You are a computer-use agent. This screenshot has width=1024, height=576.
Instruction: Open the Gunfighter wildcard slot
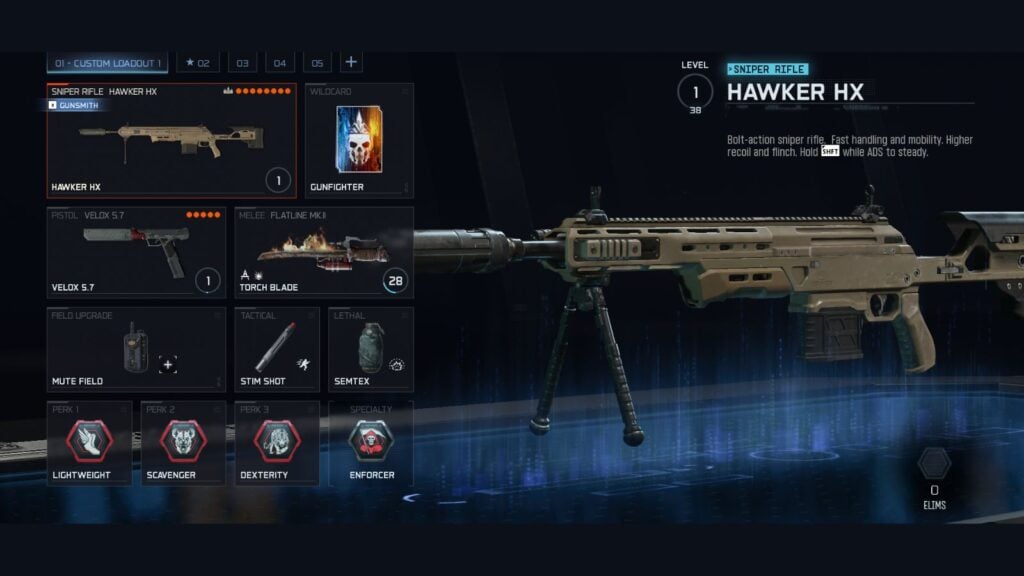359,141
